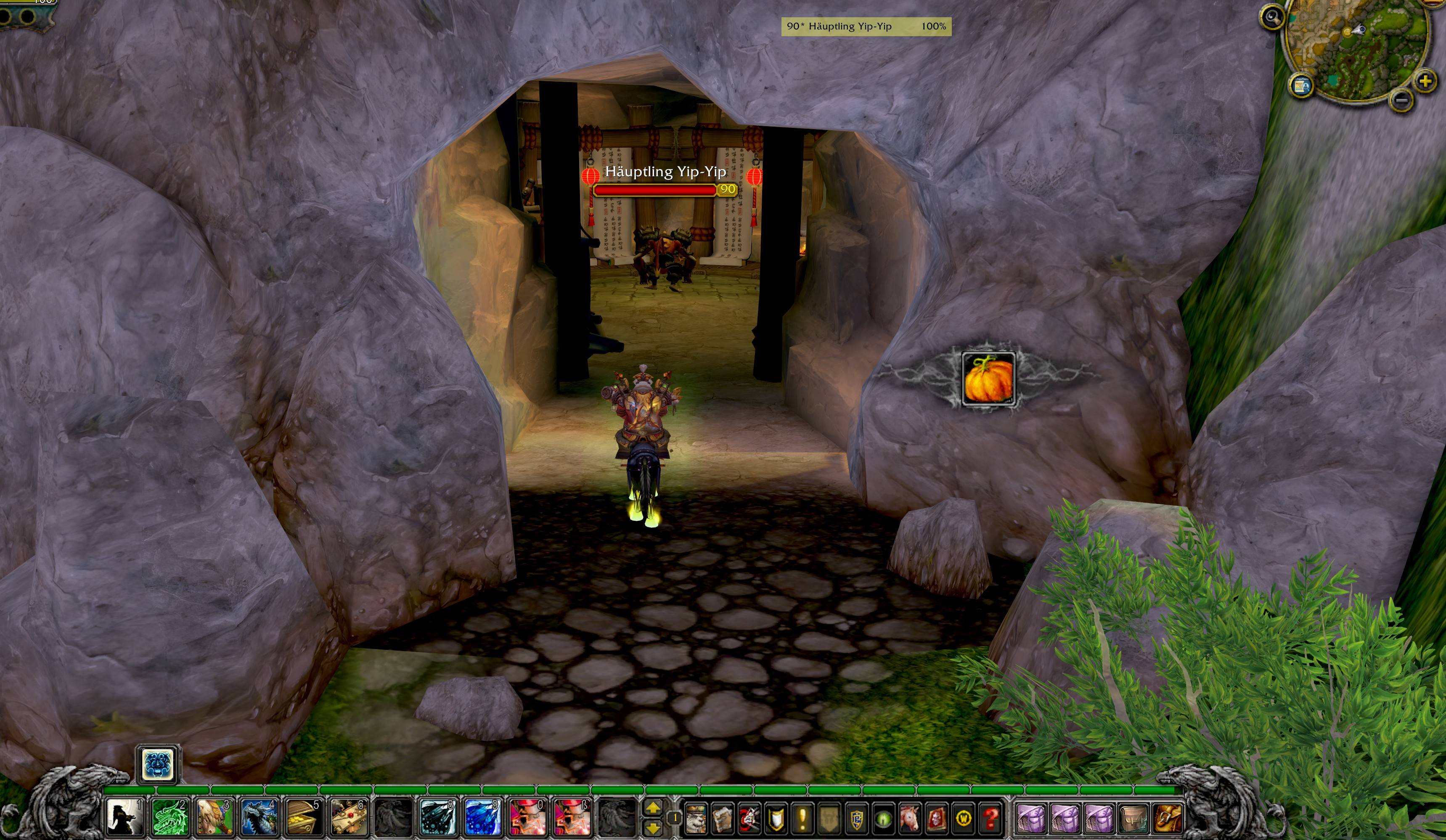Open the character info pandaren portrait button
Viewport: 1446px width, 840px height.
[696, 818]
